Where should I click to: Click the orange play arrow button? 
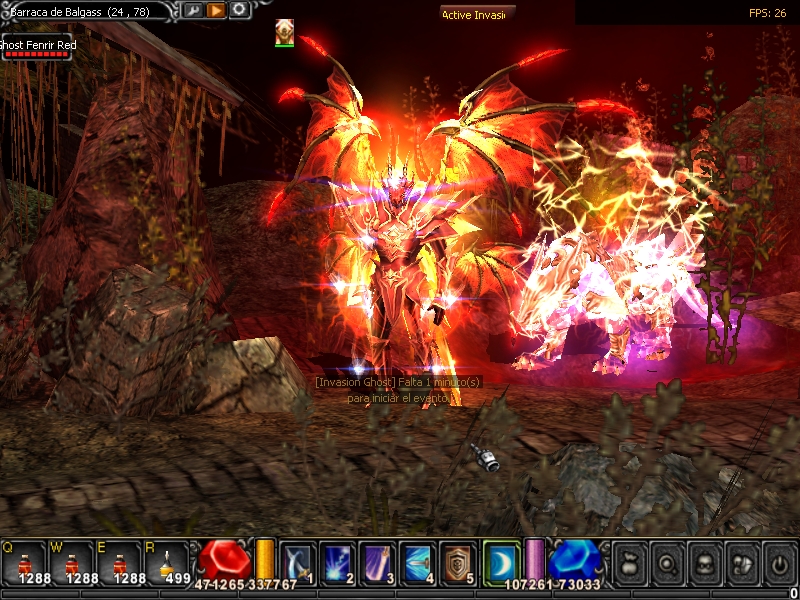click(x=216, y=10)
